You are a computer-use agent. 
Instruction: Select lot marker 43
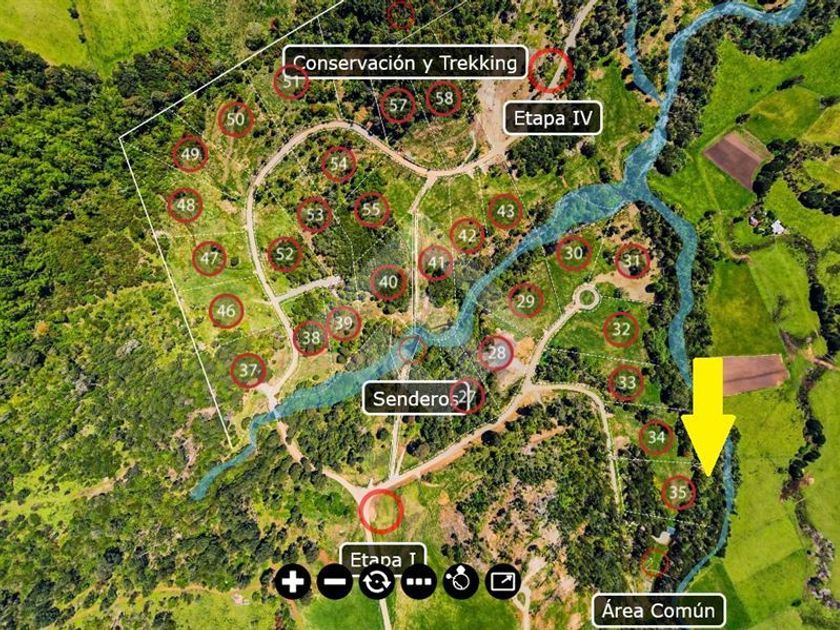click(x=506, y=211)
